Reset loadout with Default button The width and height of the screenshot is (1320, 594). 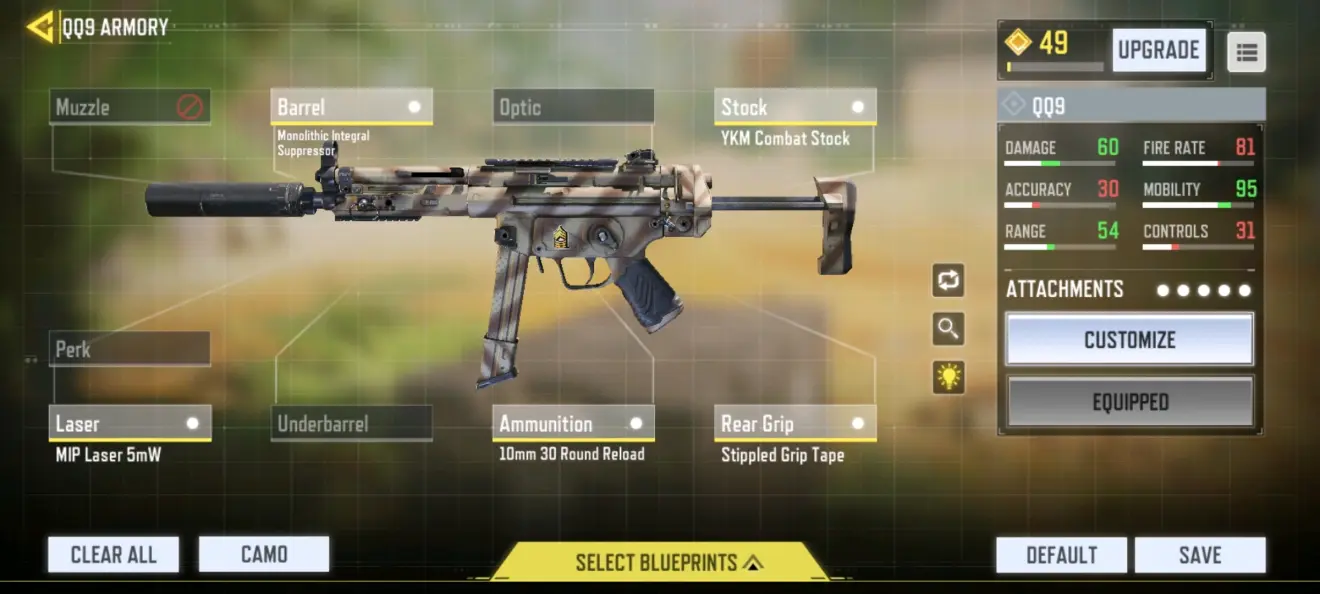1061,555
